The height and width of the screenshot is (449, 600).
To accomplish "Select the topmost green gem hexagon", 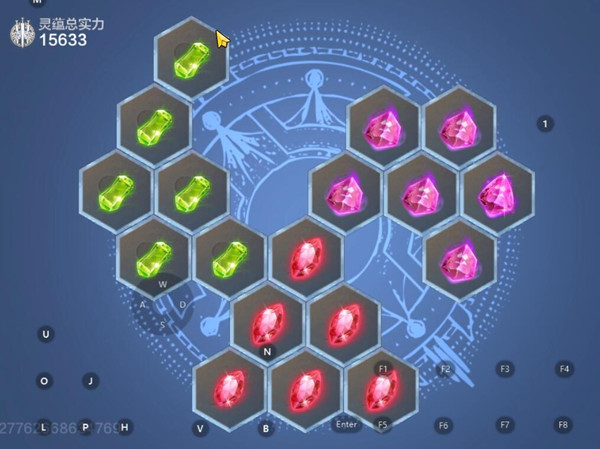I will tap(191, 58).
